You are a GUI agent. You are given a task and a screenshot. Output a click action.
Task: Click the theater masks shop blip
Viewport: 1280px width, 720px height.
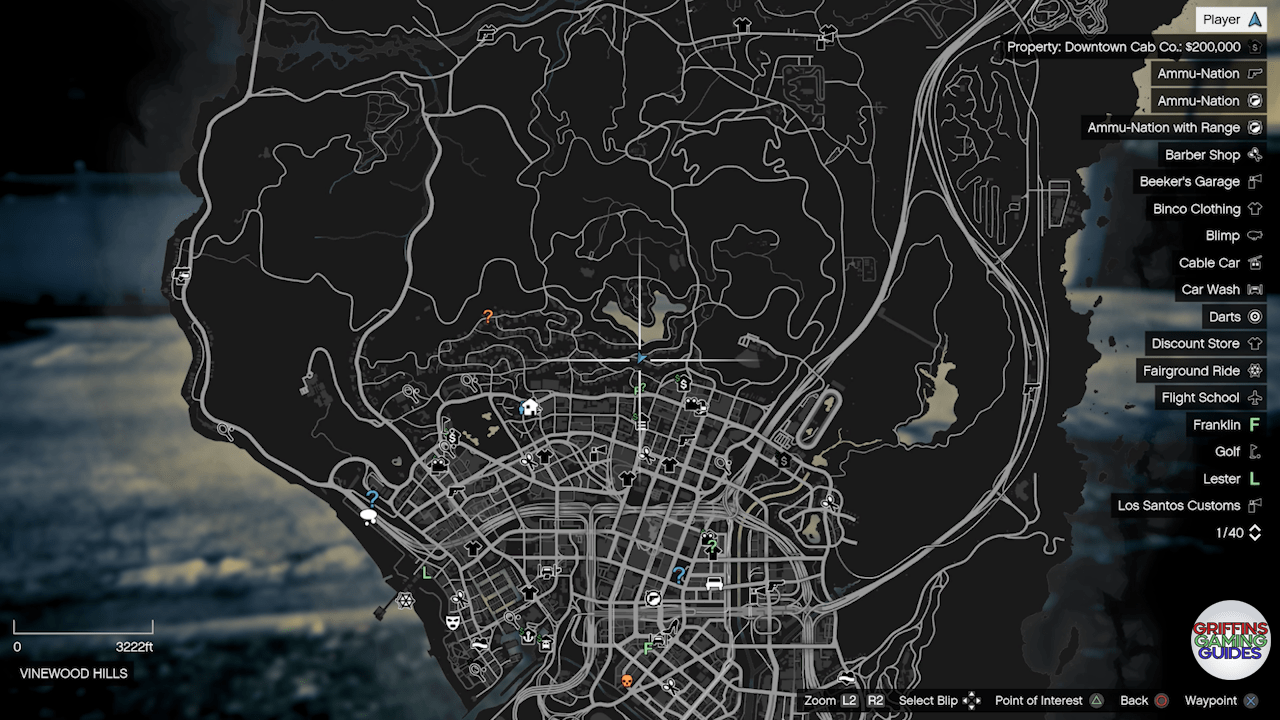[x=452, y=624]
